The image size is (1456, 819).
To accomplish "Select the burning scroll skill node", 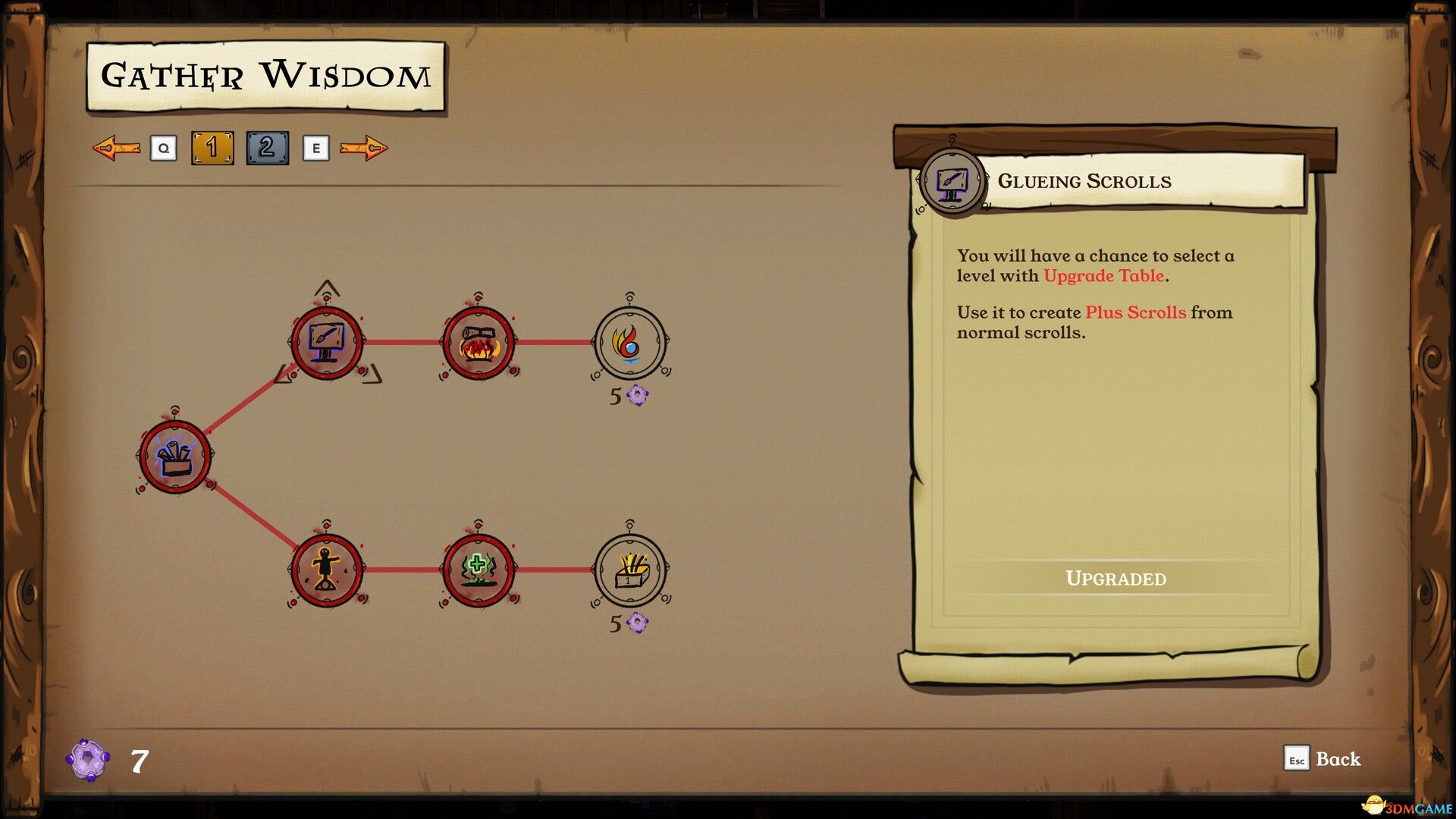I will [x=480, y=342].
